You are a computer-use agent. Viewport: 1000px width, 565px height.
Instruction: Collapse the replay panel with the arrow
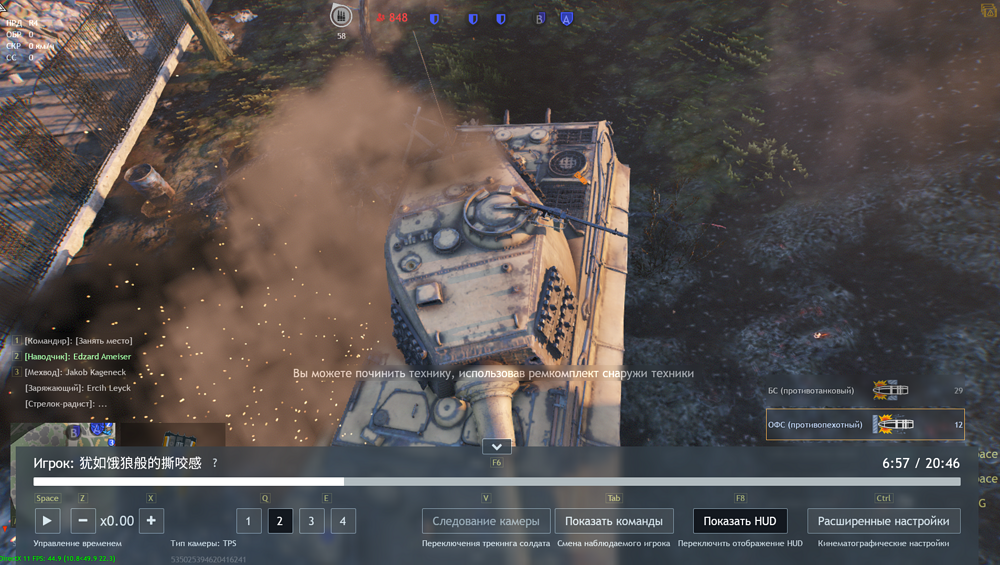coord(497,446)
